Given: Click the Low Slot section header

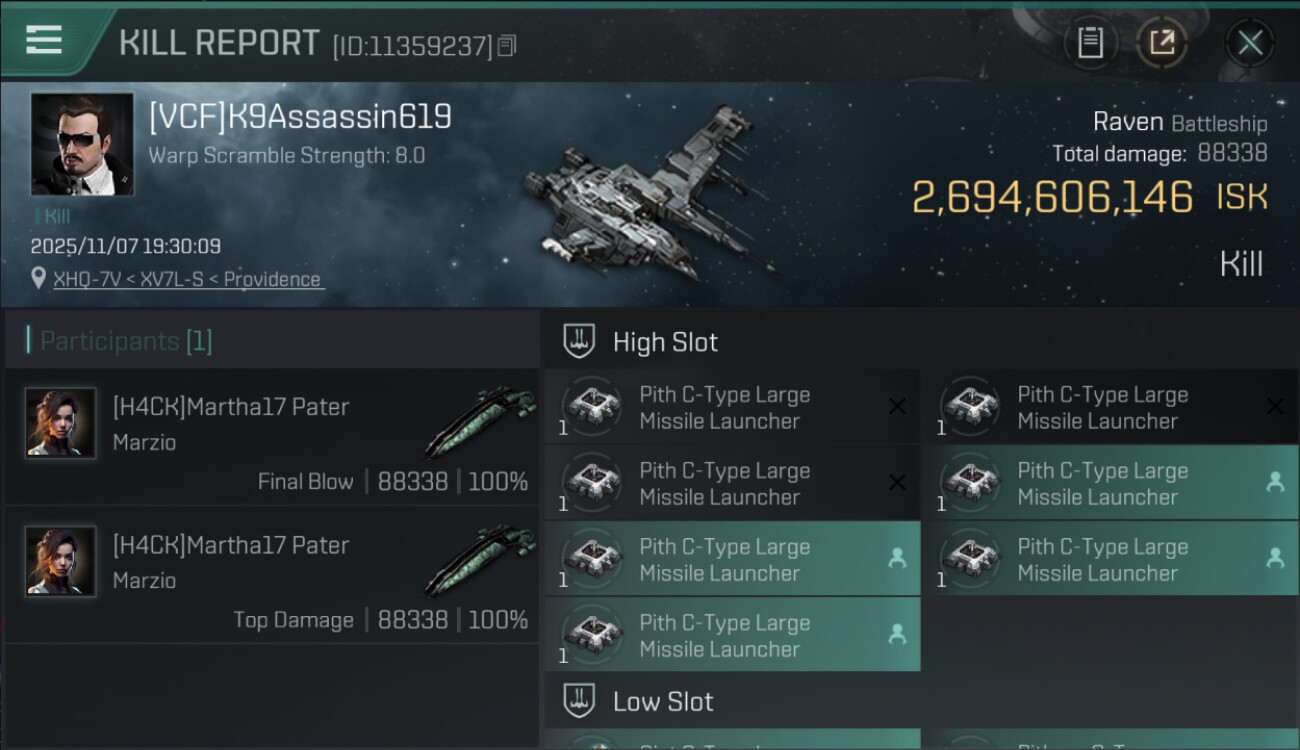Looking at the screenshot, I should (663, 701).
